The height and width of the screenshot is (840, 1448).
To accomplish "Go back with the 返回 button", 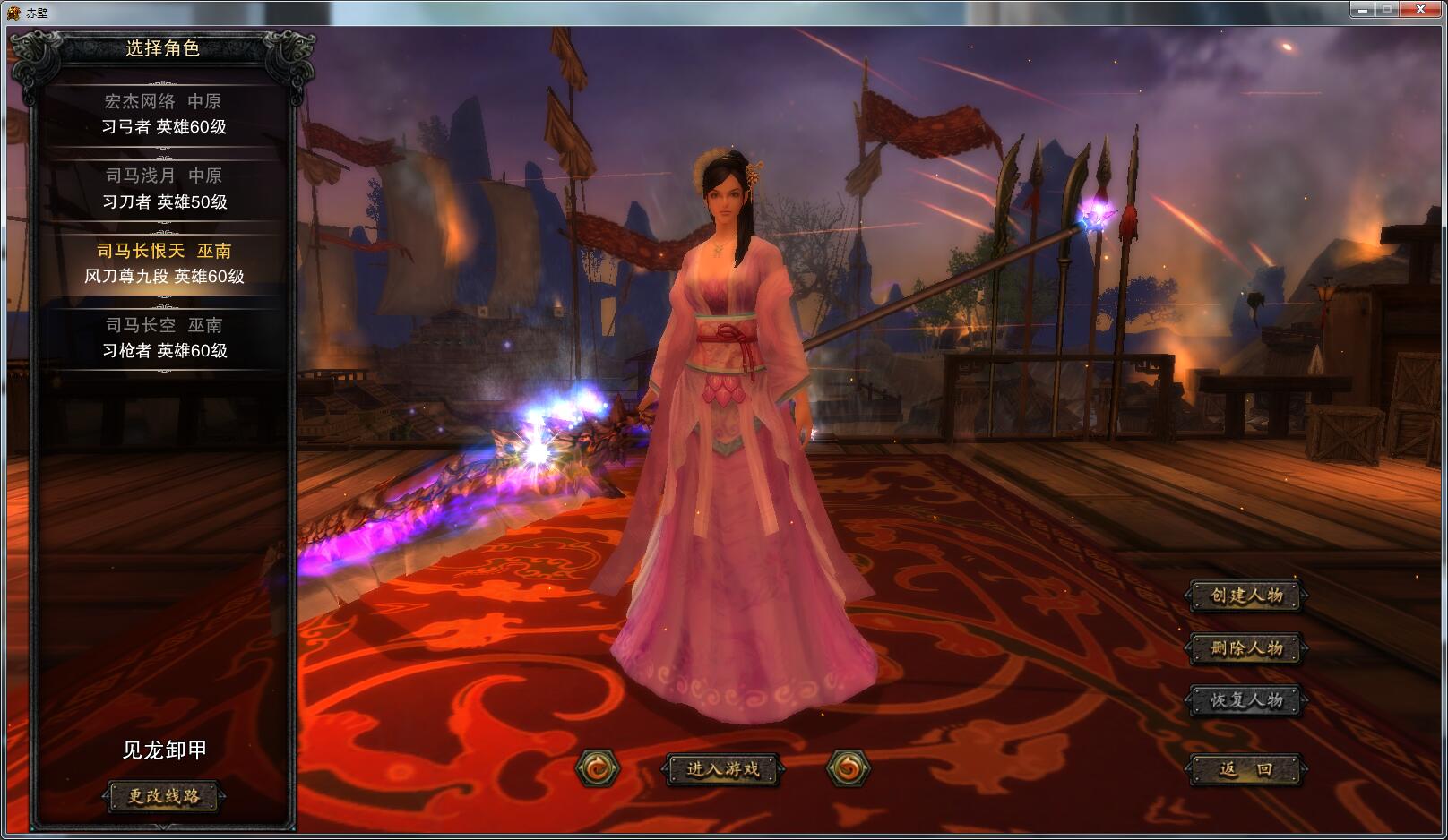I will click(x=1246, y=768).
